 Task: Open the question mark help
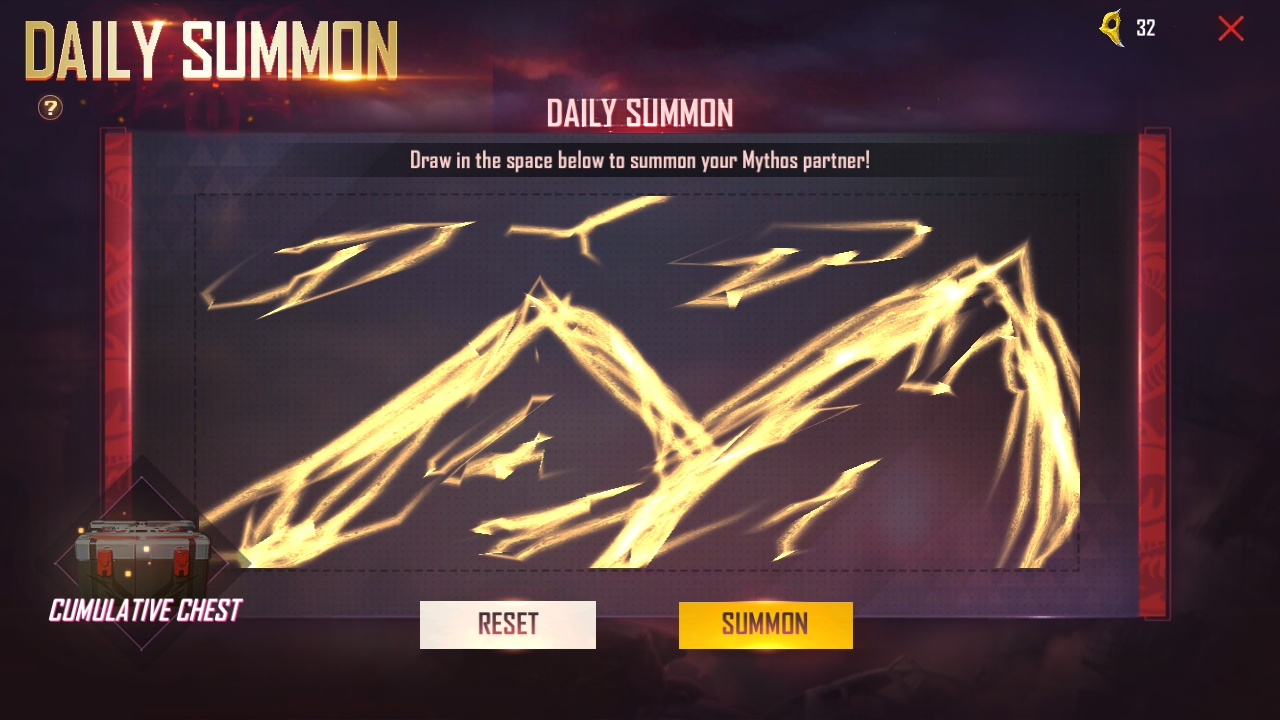tap(50, 107)
